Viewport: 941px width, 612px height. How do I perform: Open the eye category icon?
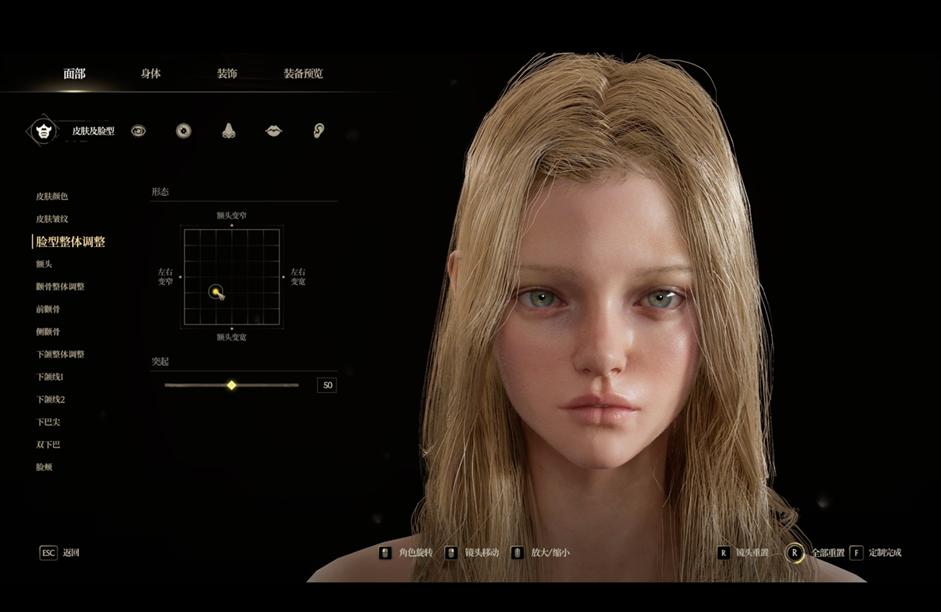[x=138, y=131]
